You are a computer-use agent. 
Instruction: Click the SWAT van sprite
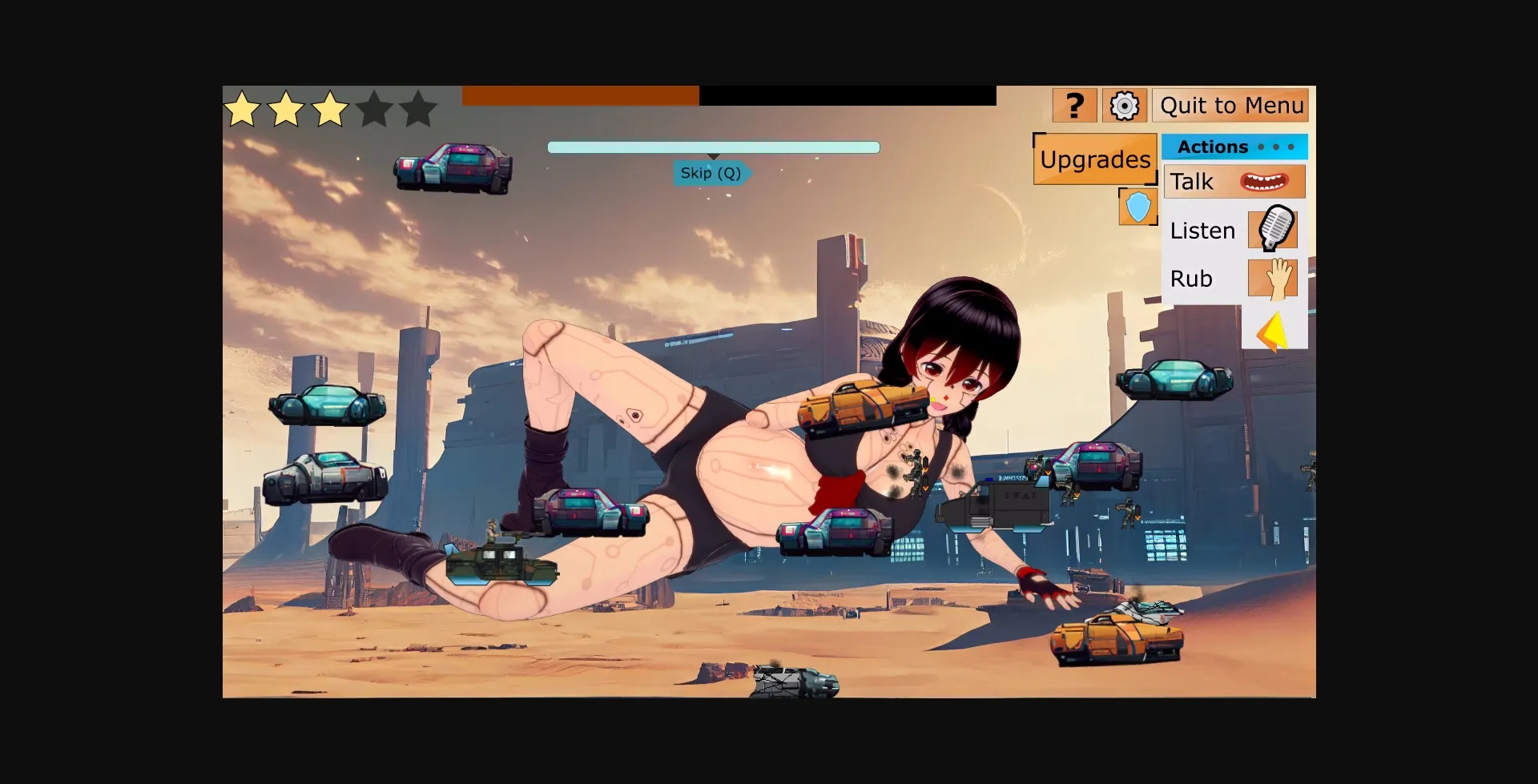coord(996,501)
